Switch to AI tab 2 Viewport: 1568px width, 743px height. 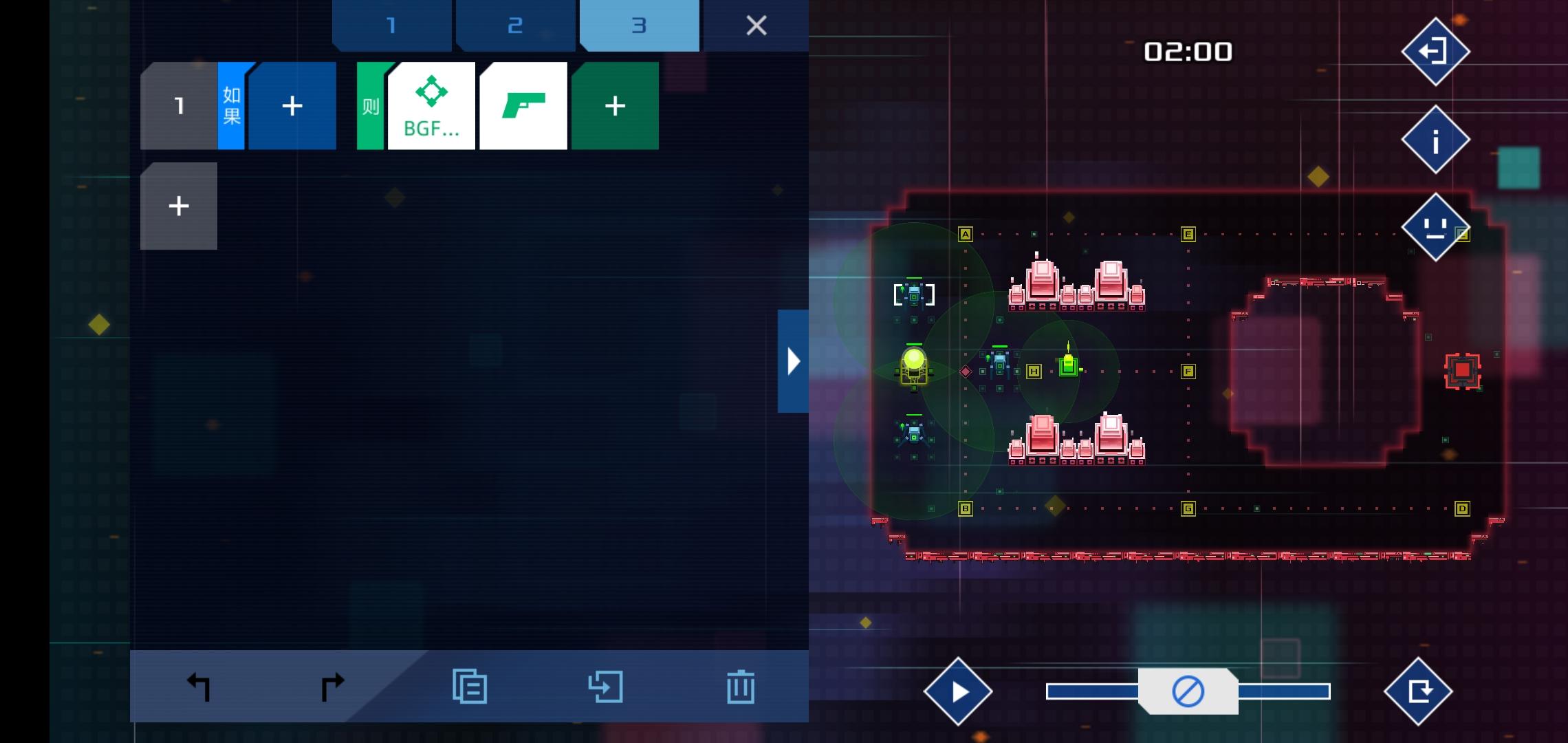515,25
